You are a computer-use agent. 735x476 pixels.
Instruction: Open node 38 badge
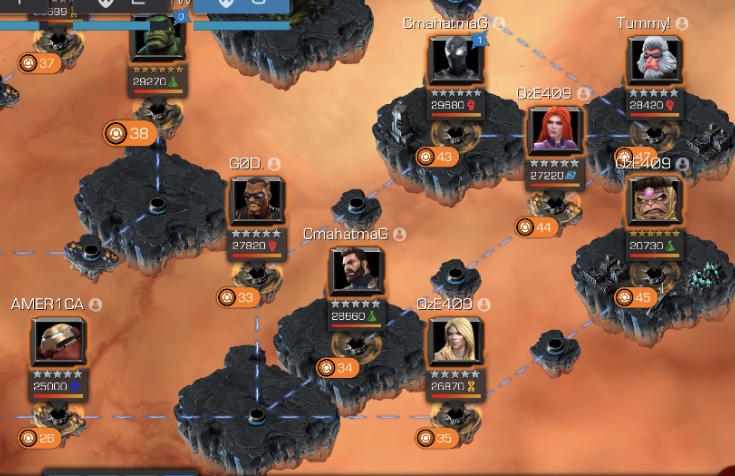click(130, 133)
